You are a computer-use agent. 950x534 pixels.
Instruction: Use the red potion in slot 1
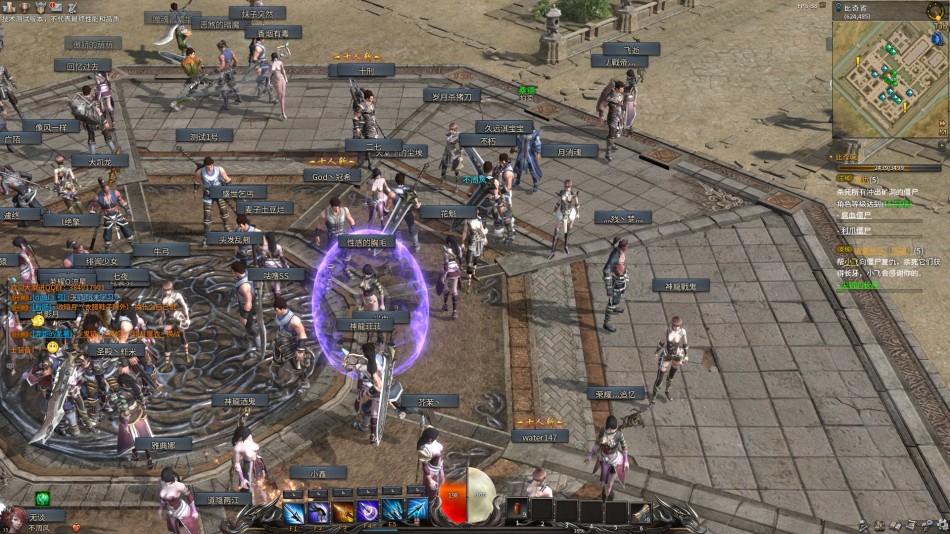point(517,510)
